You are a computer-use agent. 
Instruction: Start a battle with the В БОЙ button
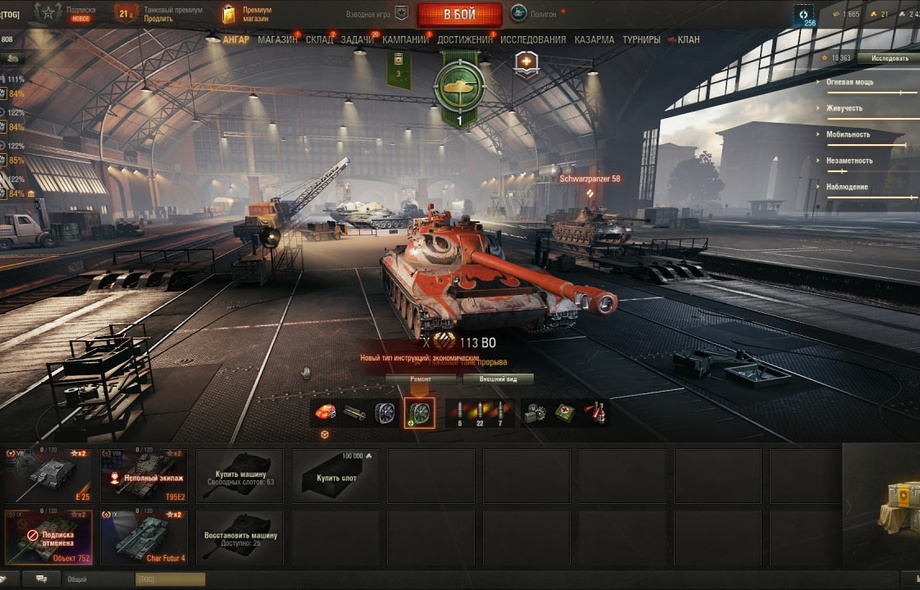click(x=459, y=15)
